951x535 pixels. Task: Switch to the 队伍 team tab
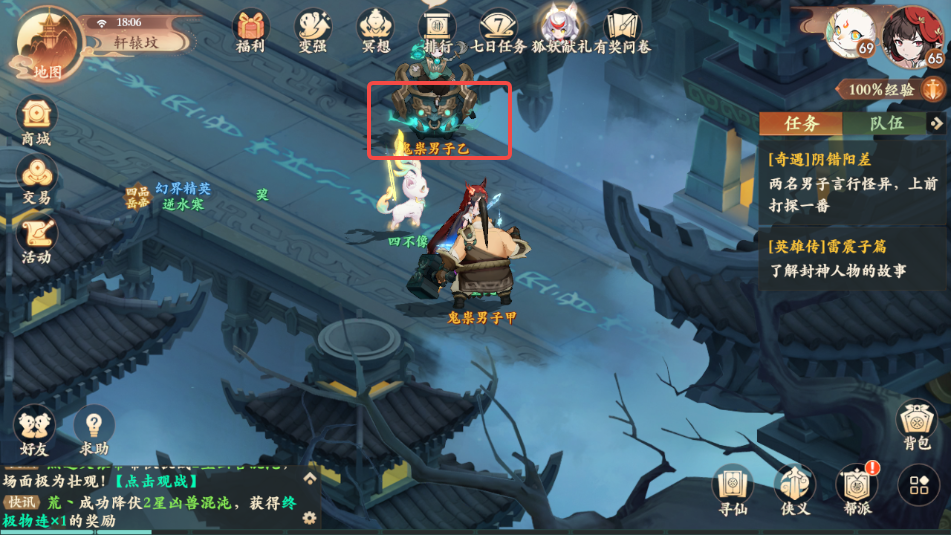tap(885, 123)
